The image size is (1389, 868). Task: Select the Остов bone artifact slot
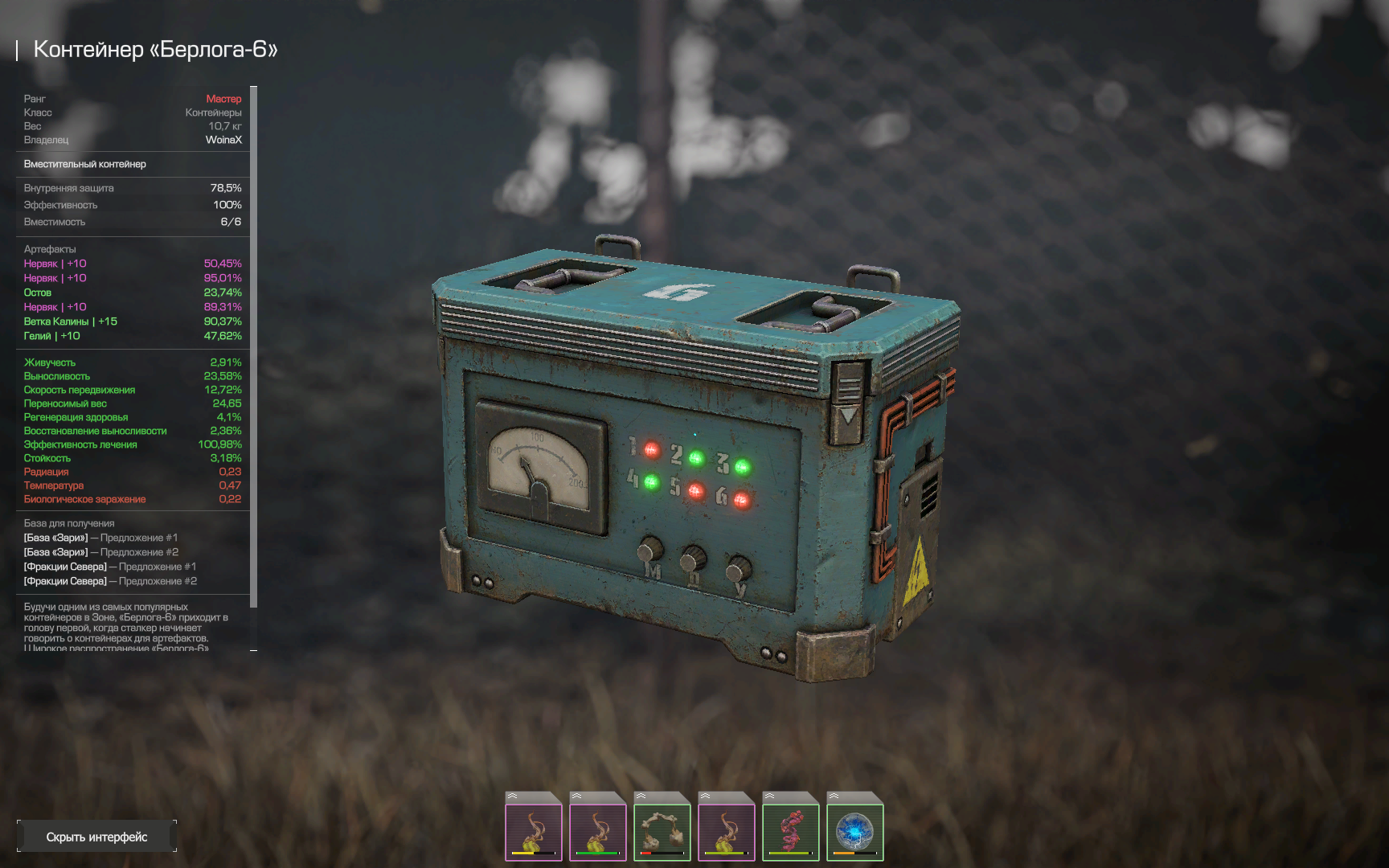662,827
